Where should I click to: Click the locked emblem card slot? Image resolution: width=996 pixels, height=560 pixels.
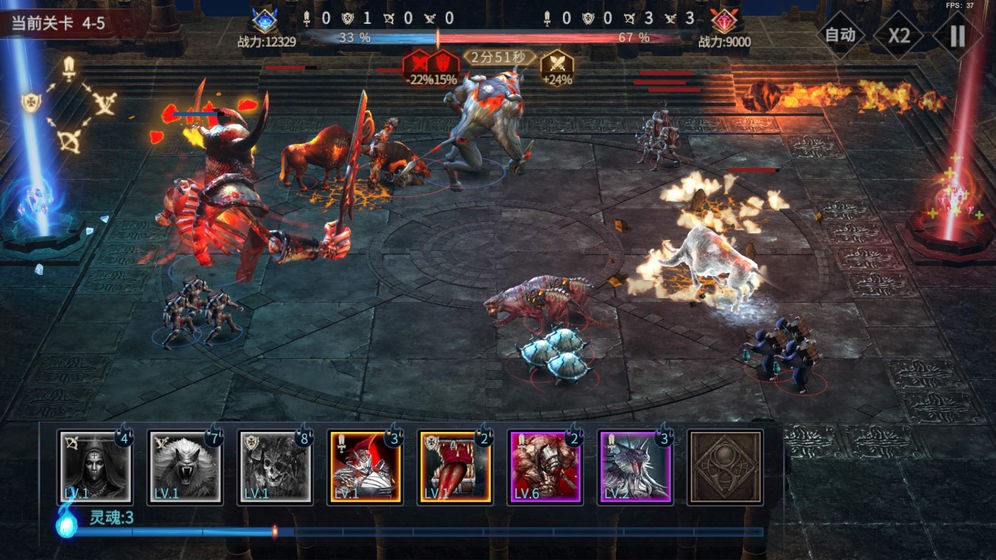(x=725, y=466)
